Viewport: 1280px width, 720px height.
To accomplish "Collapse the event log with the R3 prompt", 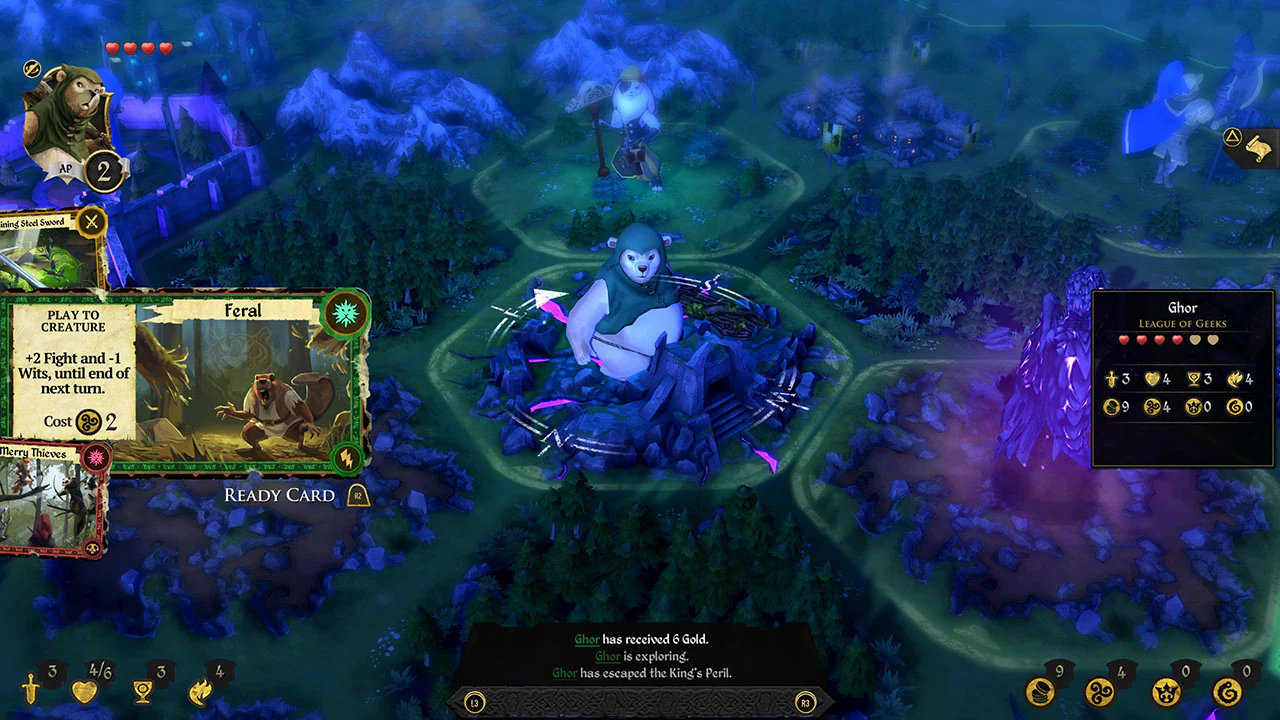I will [x=806, y=702].
